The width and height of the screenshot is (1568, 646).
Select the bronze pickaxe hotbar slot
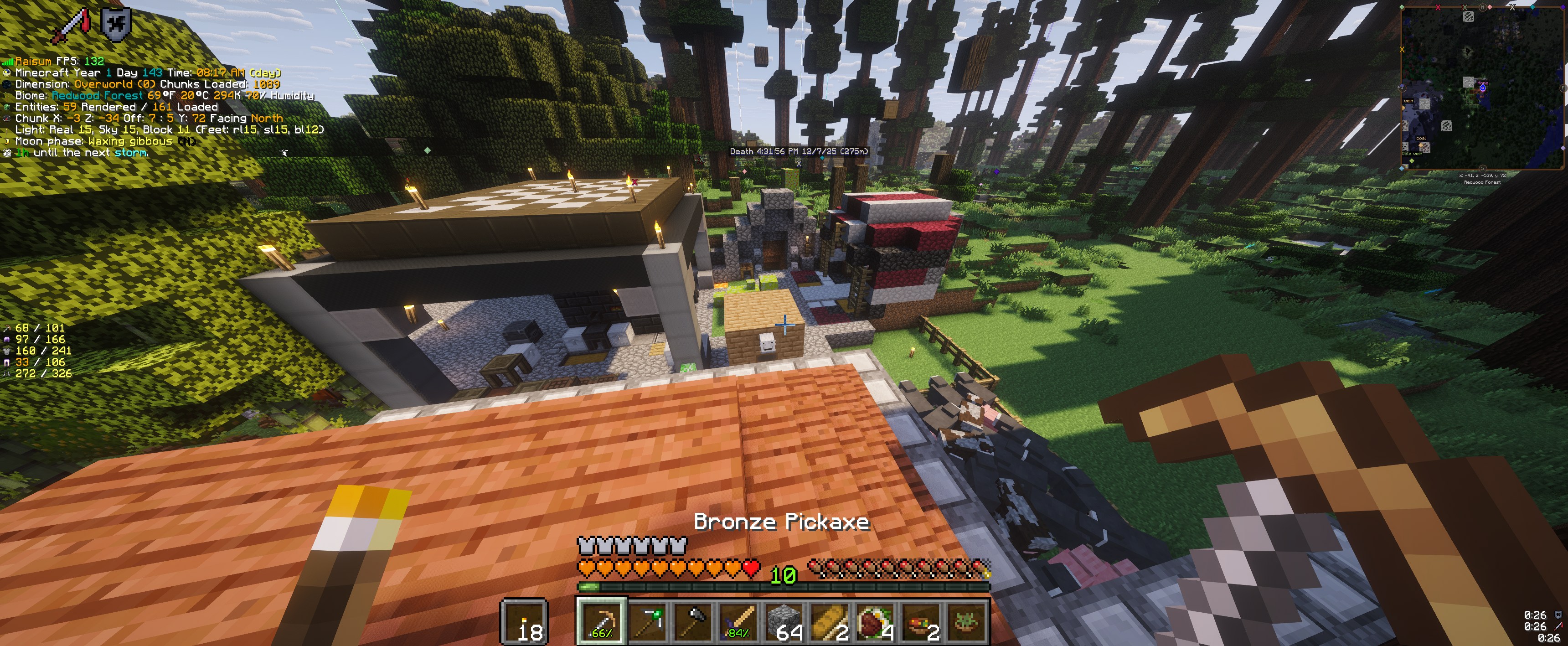point(600,620)
